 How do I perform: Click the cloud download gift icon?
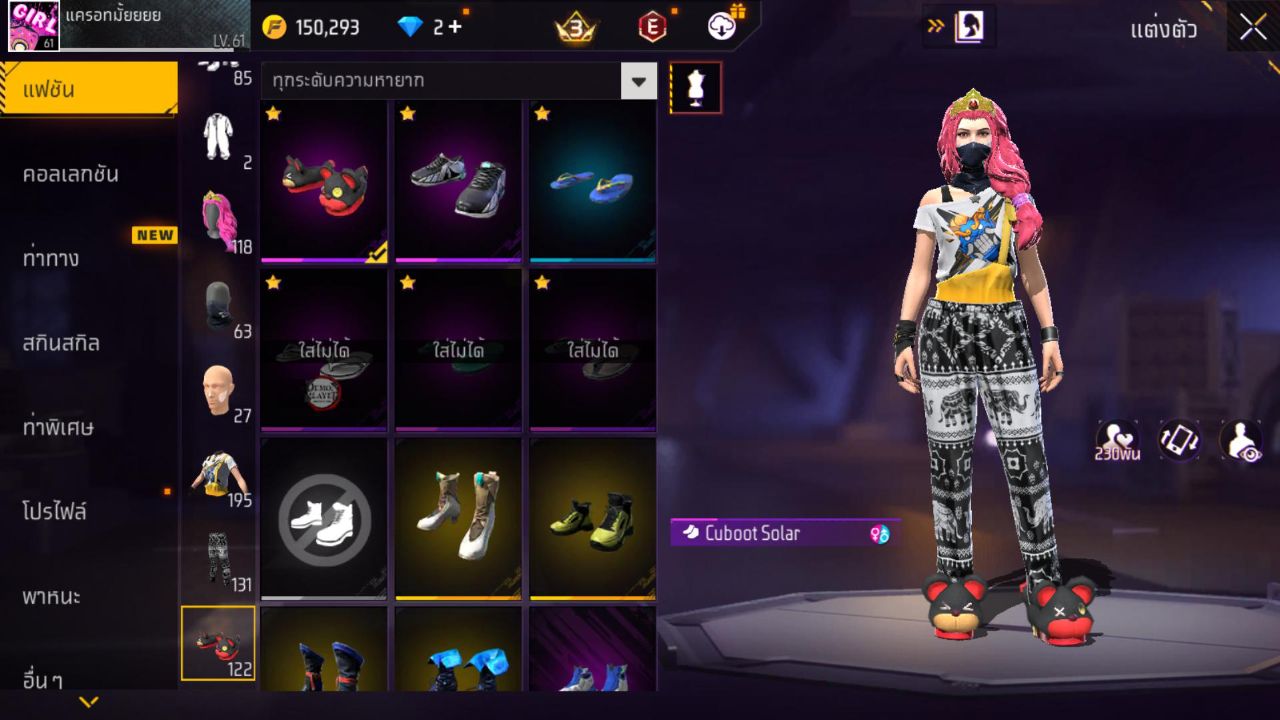(x=720, y=27)
